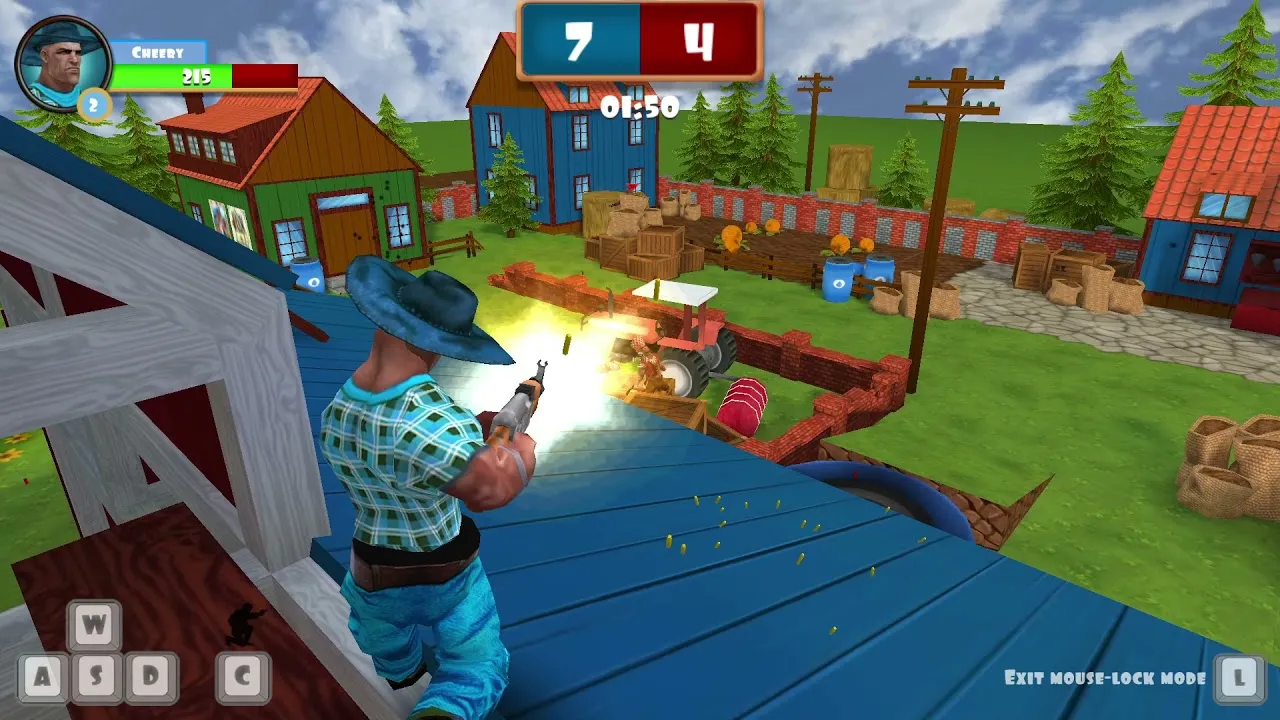Click the Cheery player portrait
Screen dimensions: 1280x720
62,63
